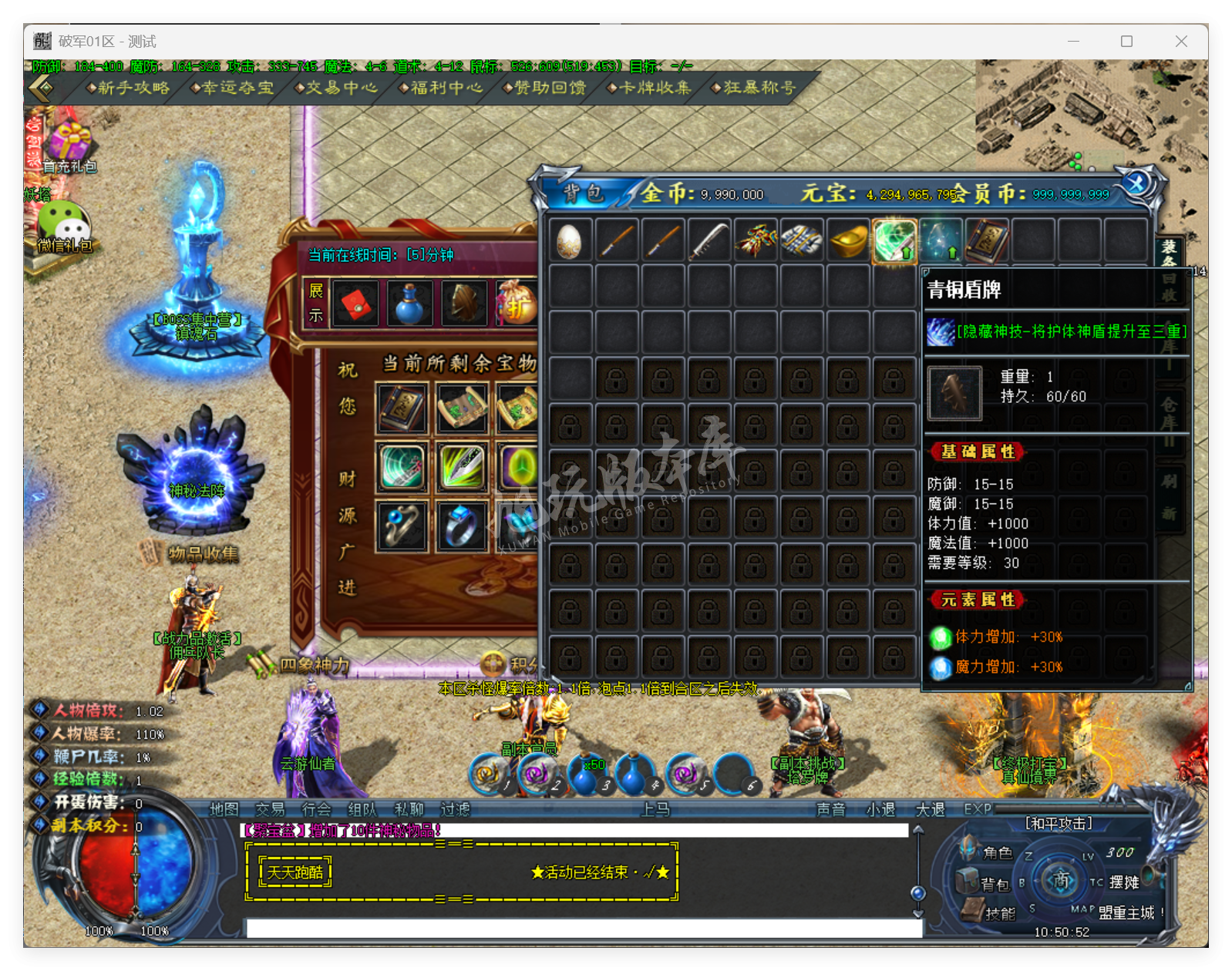Toggle the 和平攻击 attack mode
This screenshot has width=1232, height=971.
(x=1059, y=823)
